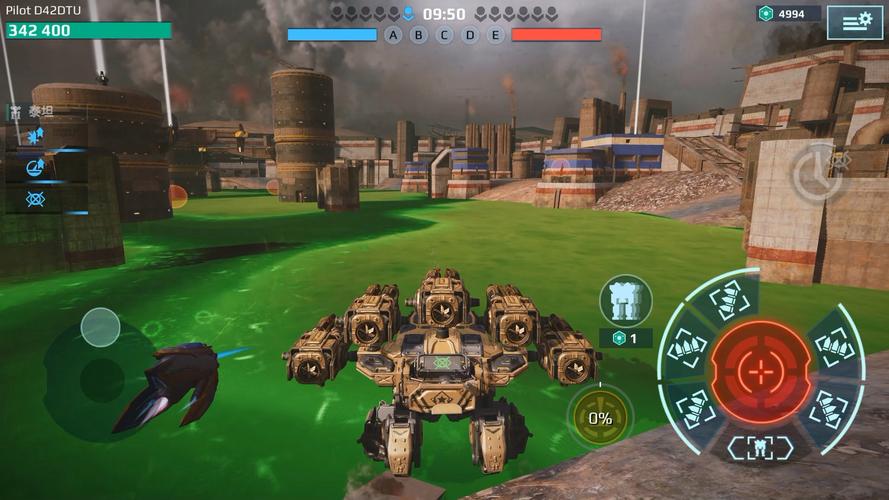The width and height of the screenshot is (889, 500).
Task: Tap the red crosshair fire button
Action: [761, 372]
